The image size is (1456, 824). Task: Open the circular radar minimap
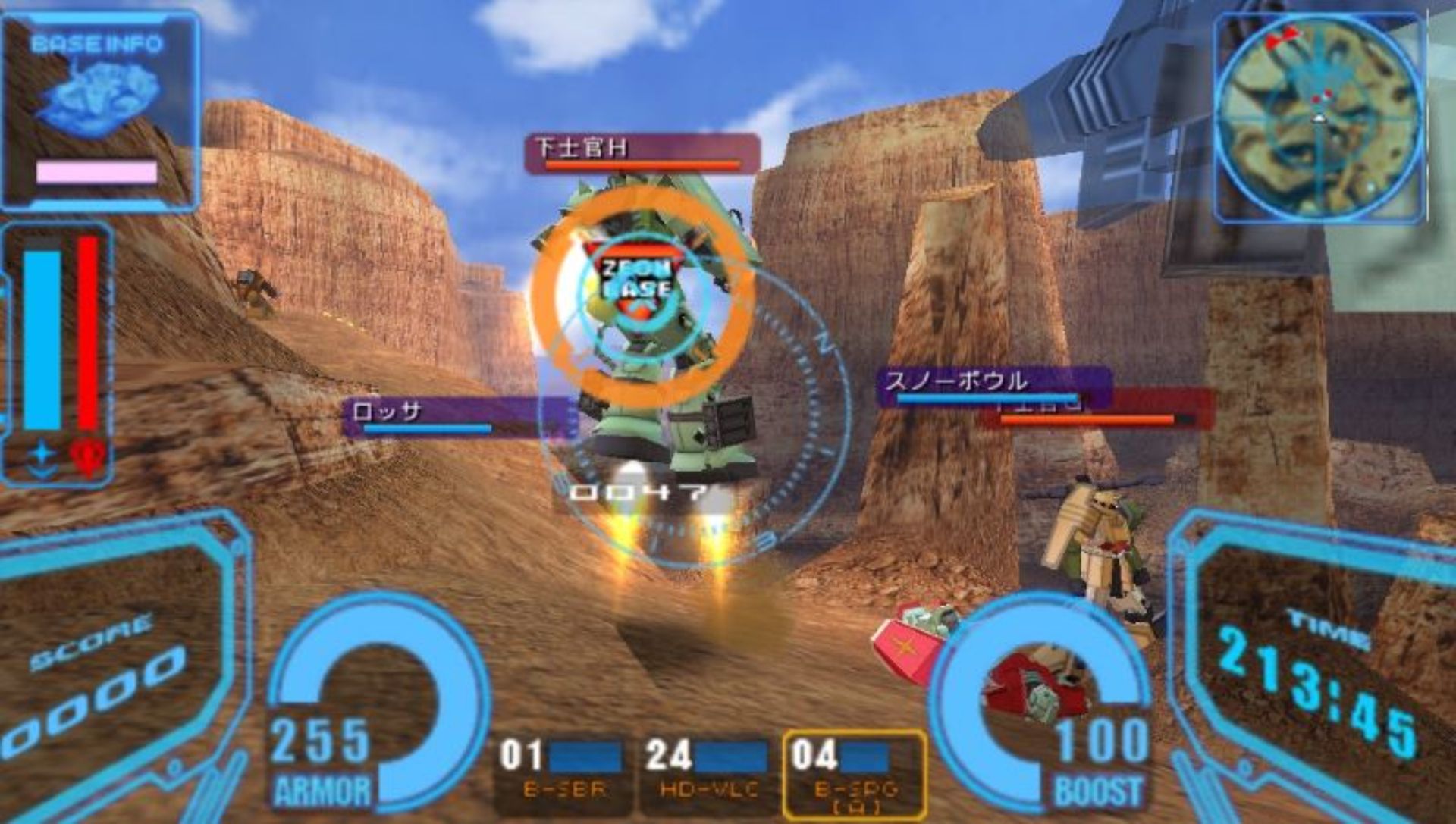(x=1319, y=117)
